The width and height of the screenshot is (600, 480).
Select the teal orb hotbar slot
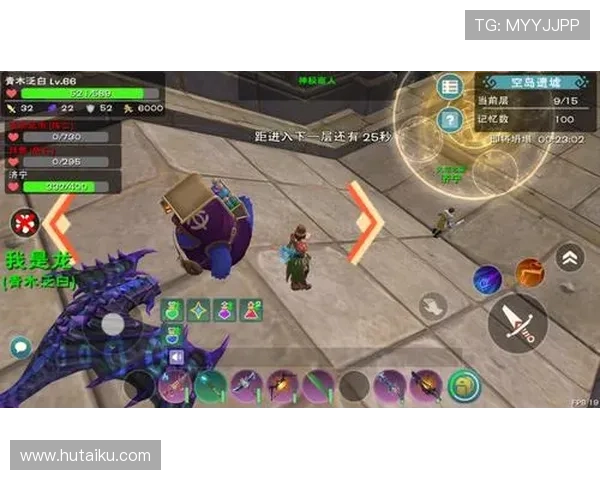click(210, 386)
